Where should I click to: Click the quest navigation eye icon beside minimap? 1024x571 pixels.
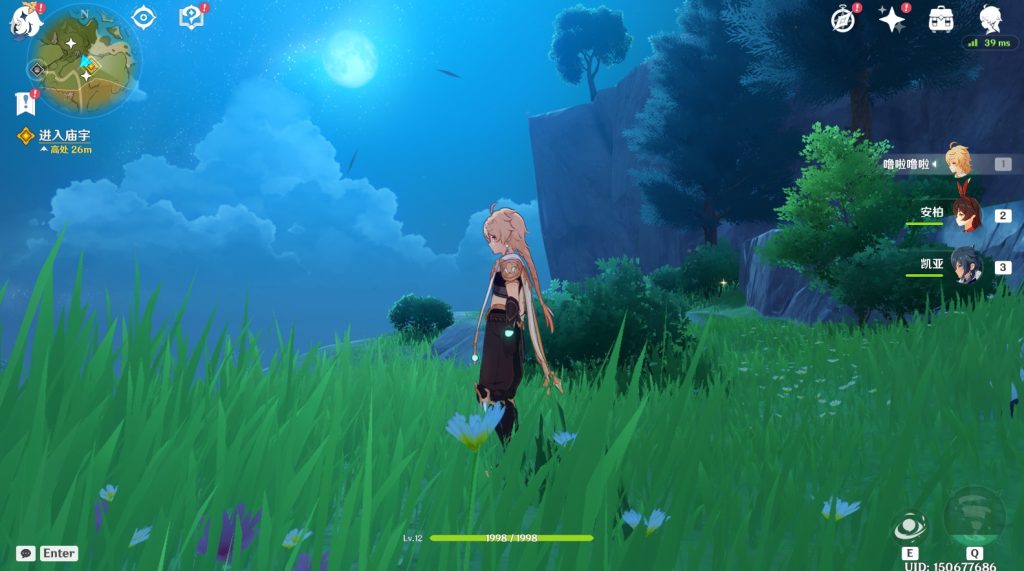tap(144, 18)
